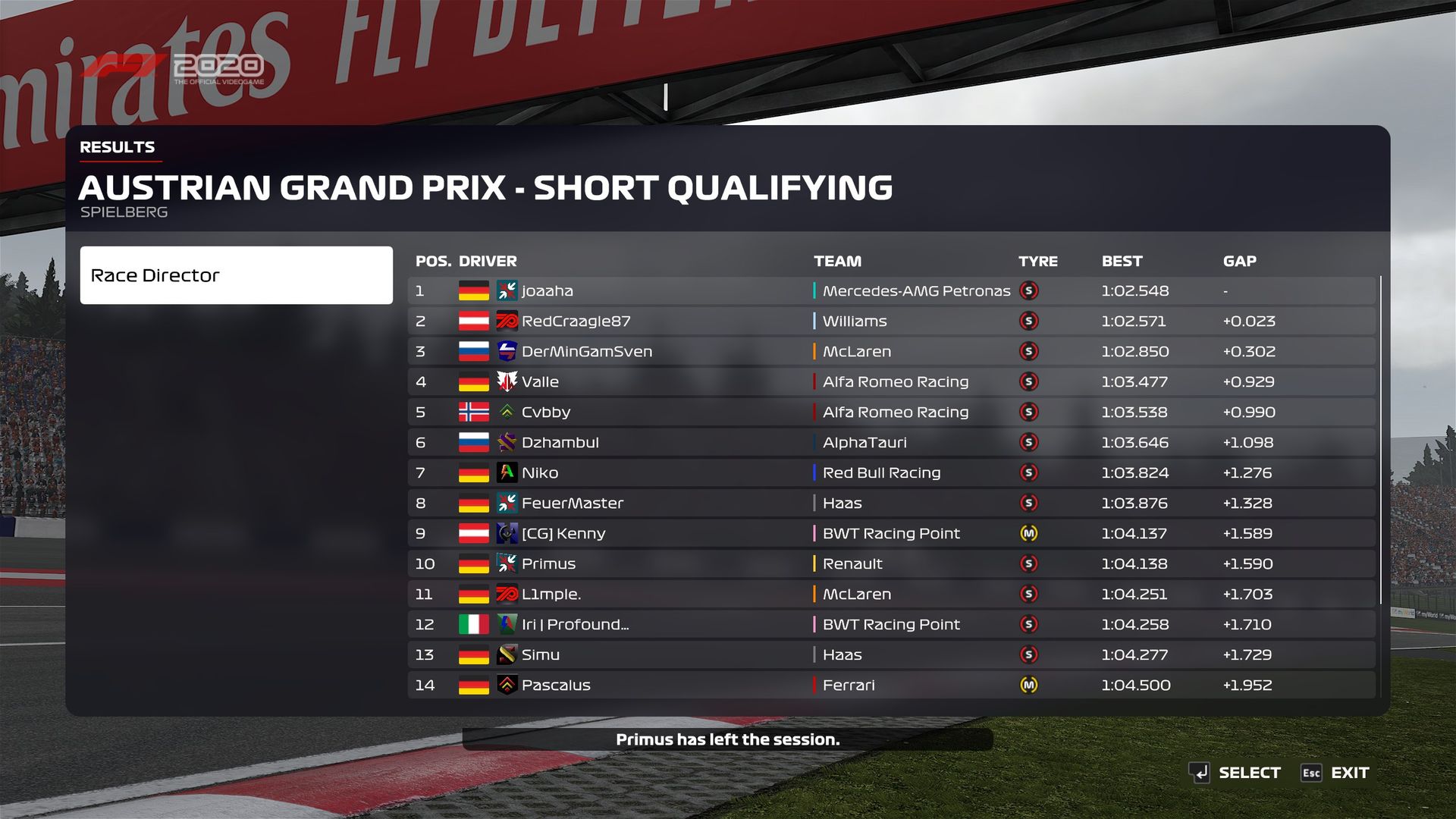Choose Dzhambul's AlphaTauri row

pos(891,443)
